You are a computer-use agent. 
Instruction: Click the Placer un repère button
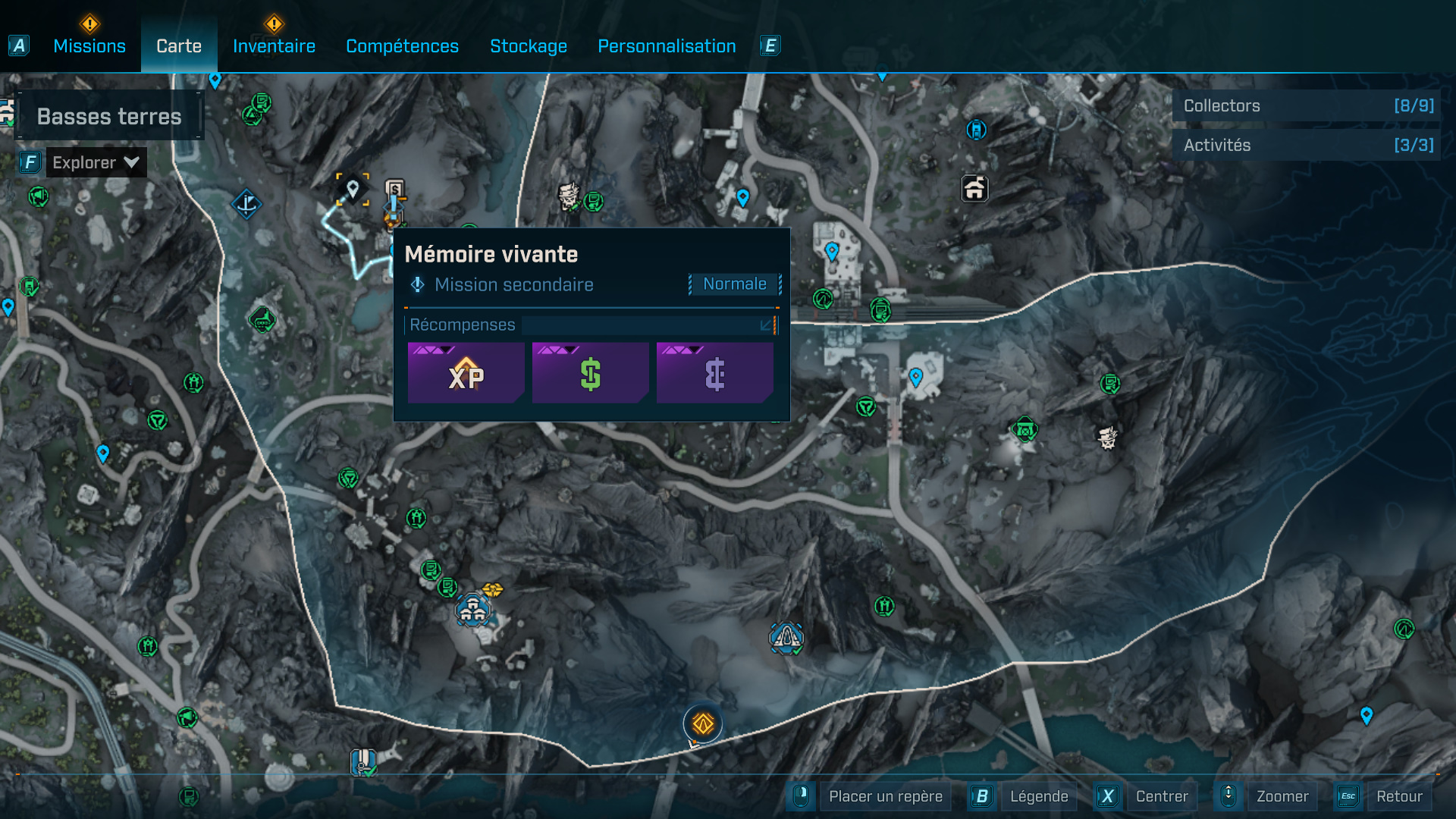pos(885,796)
